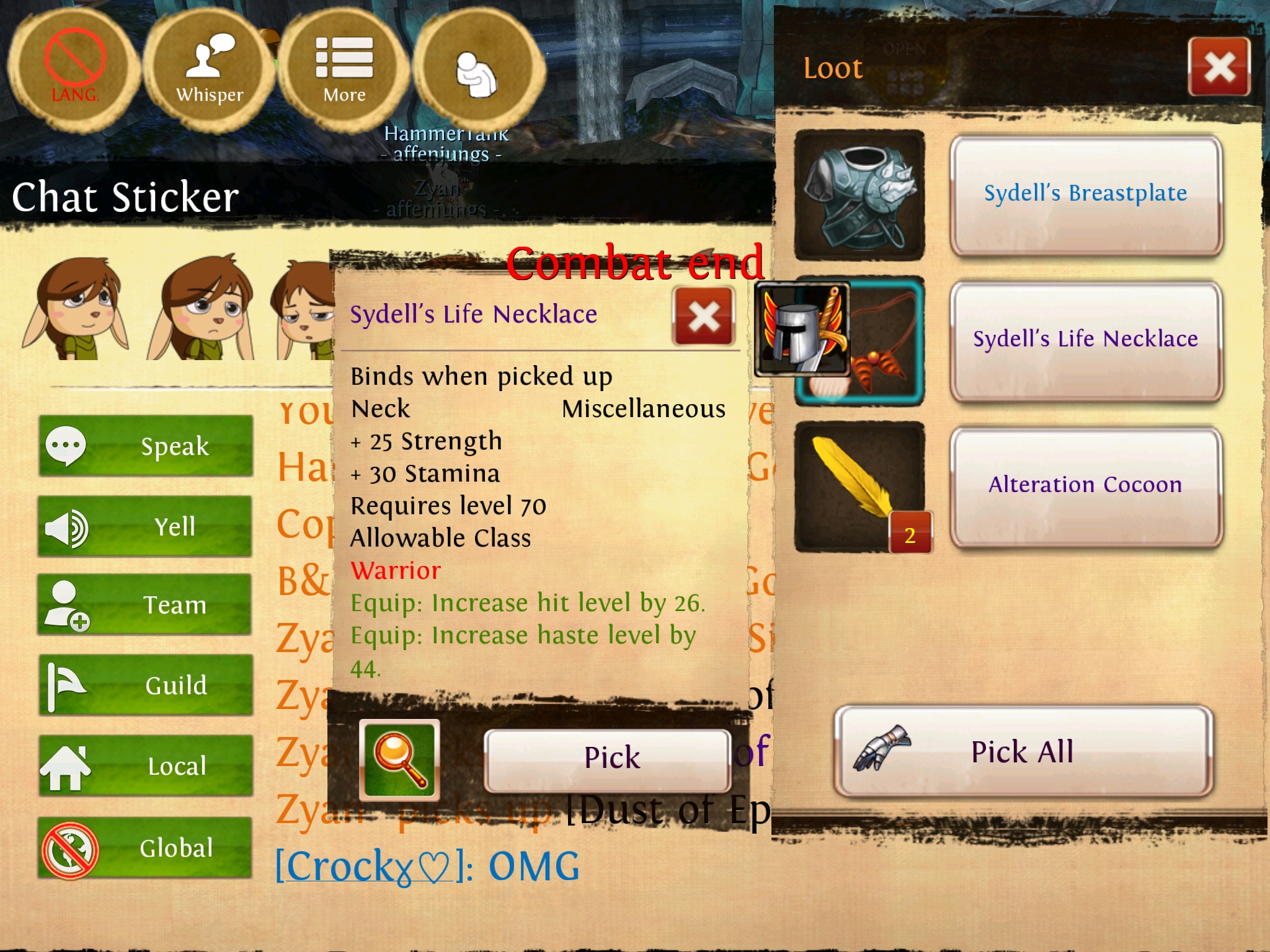Close the Loot window
Image resolution: width=1270 pixels, height=952 pixels.
[1219, 66]
